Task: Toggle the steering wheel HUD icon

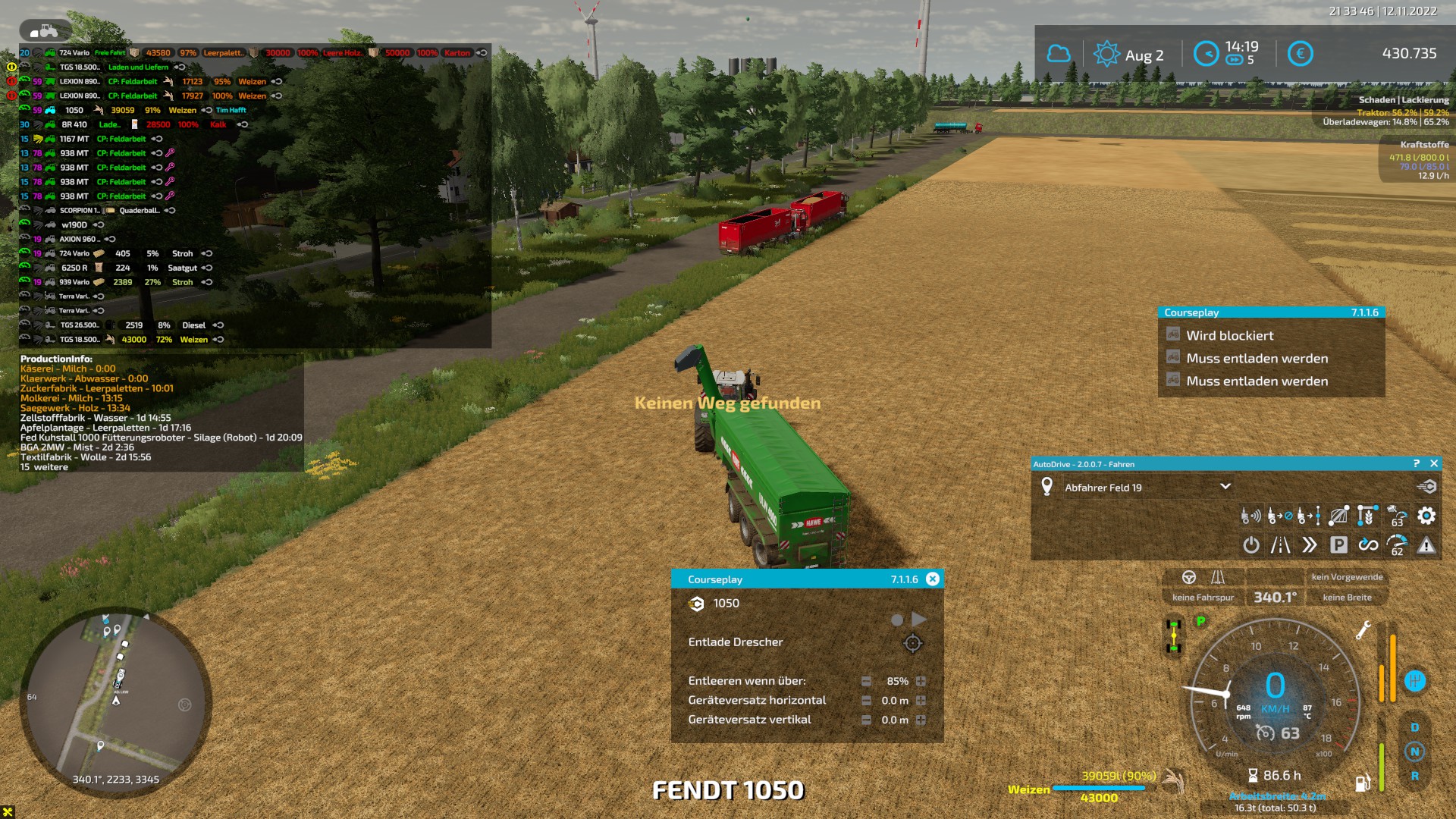Action: point(1189,577)
